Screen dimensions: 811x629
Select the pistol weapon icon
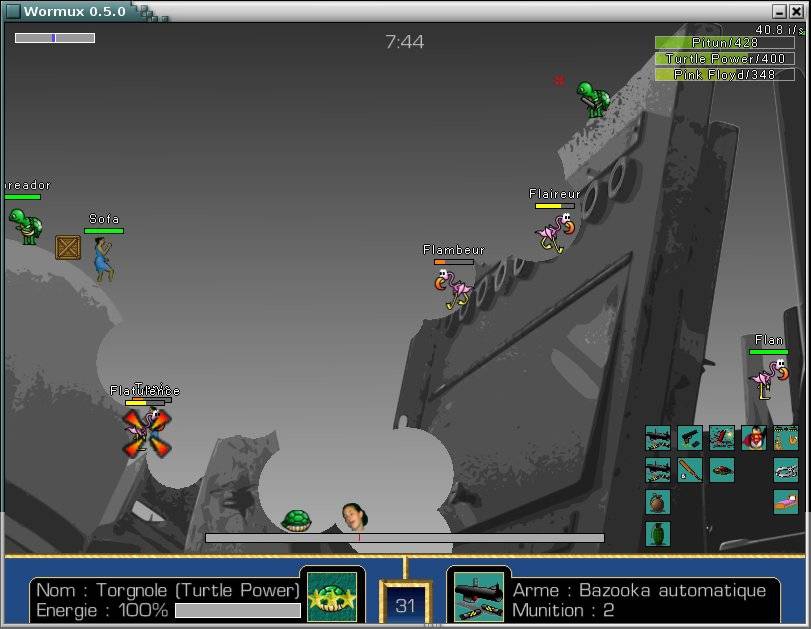tap(690, 438)
